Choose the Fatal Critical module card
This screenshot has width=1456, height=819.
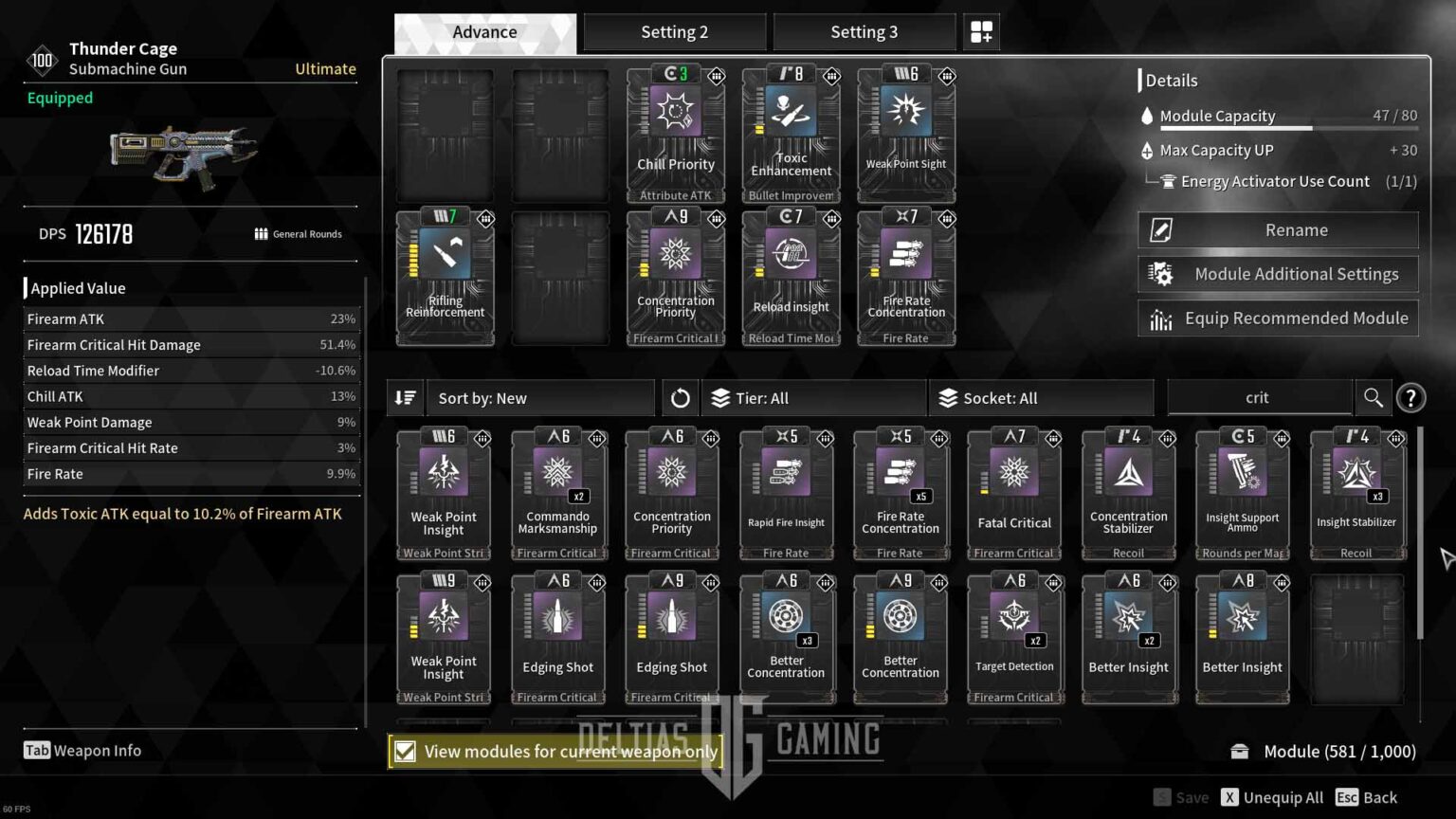pyautogui.click(x=1014, y=493)
